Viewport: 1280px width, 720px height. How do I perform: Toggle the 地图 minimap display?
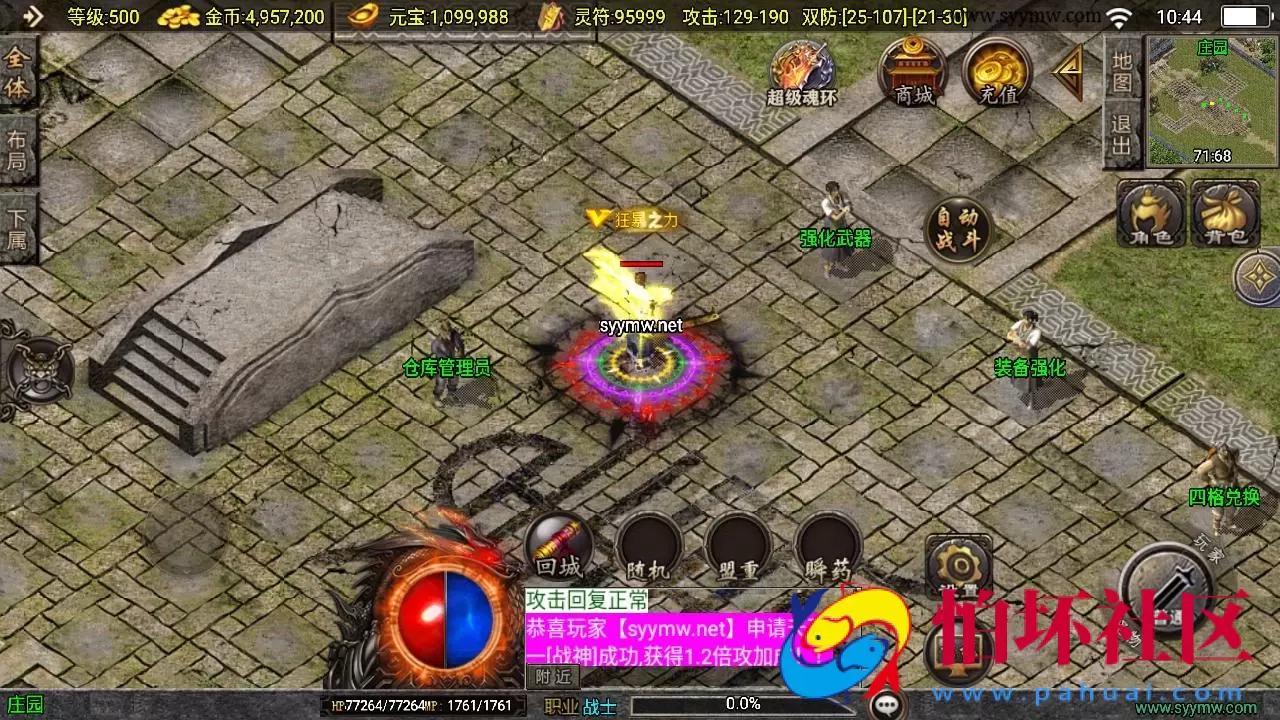point(1120,72)
